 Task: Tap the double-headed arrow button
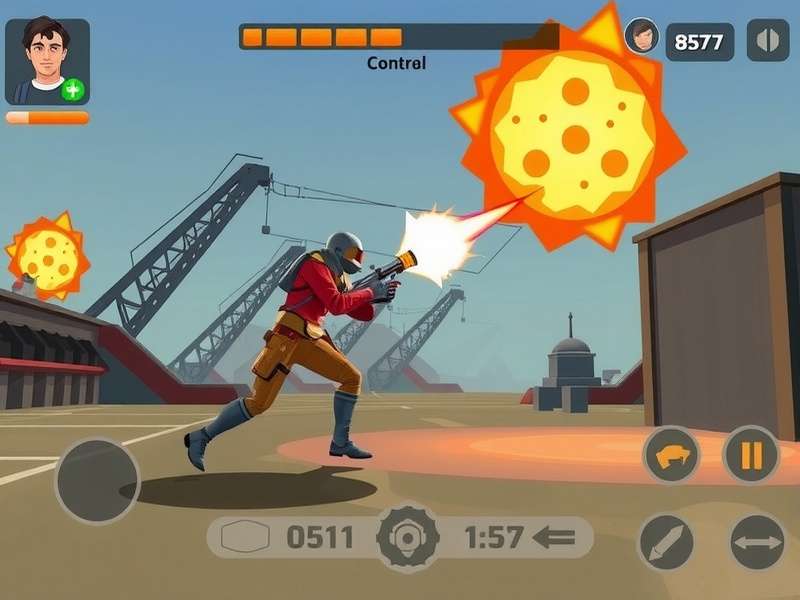pyautogui.click(x=757, y=542)
